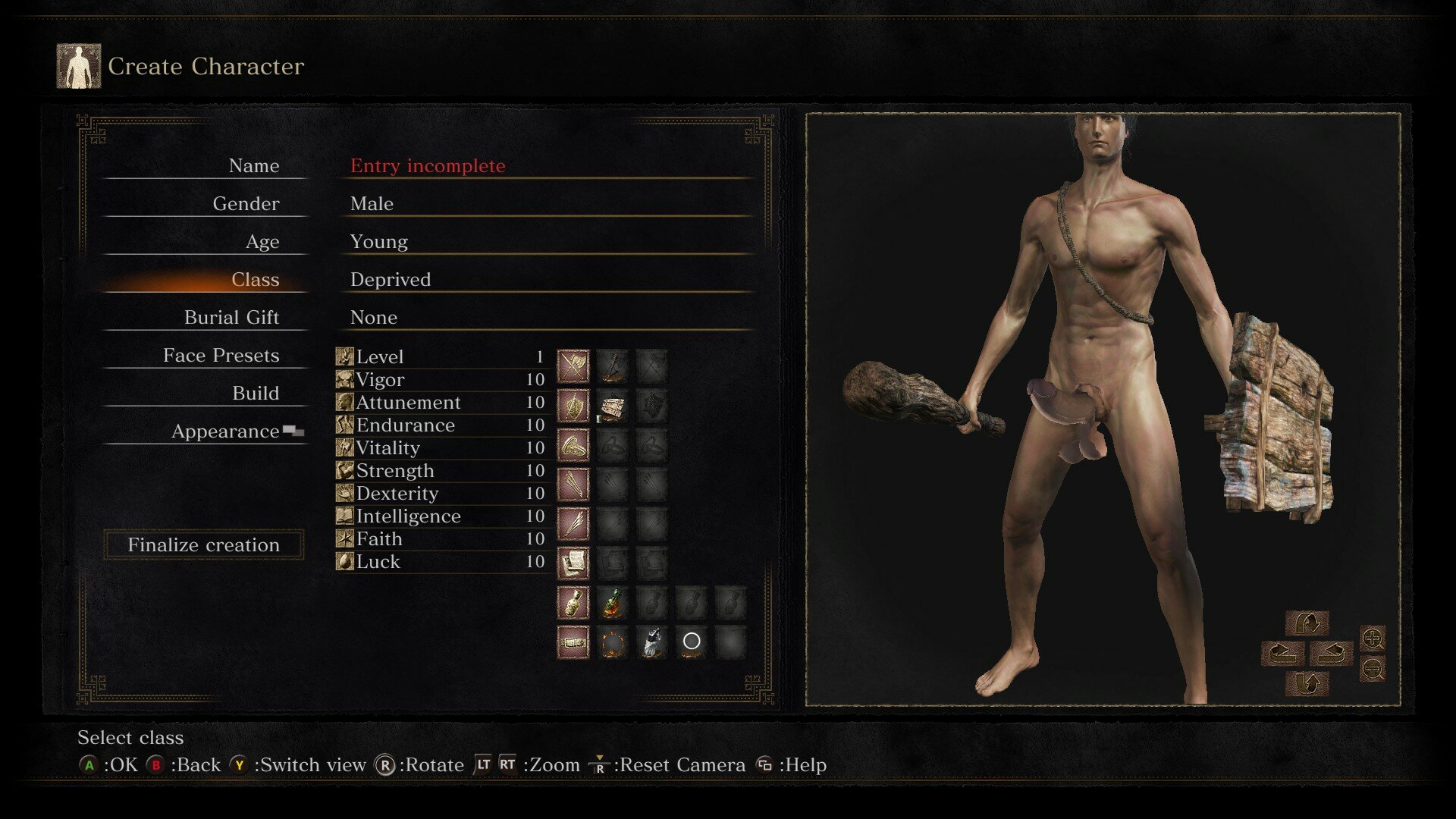Tilt the camera view upward
Image resolution: width=1456 pixels, height=819 pixels.
coord(1307,623)
